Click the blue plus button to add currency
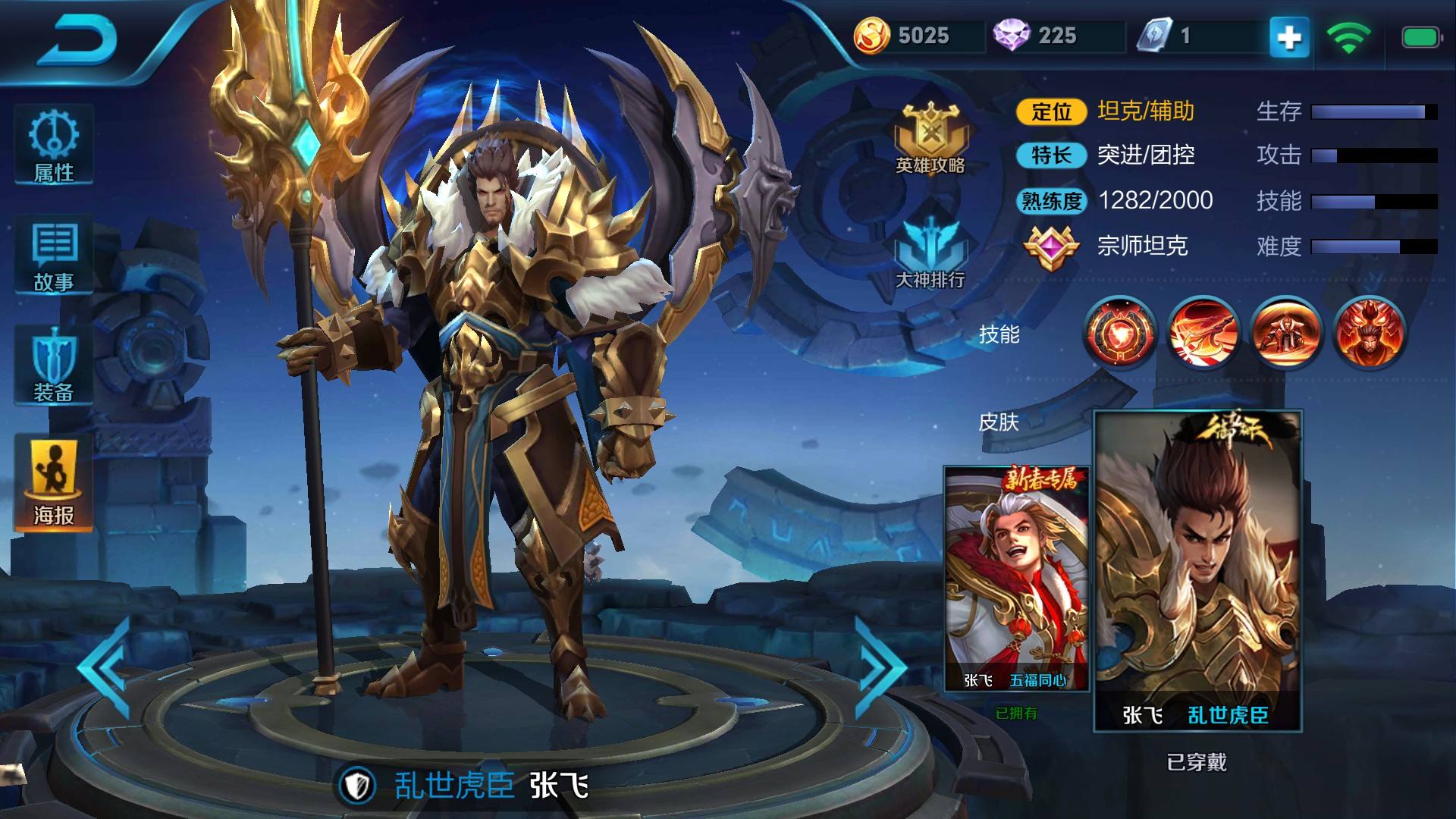1456x819 pixels. (x=1289, y=36)
